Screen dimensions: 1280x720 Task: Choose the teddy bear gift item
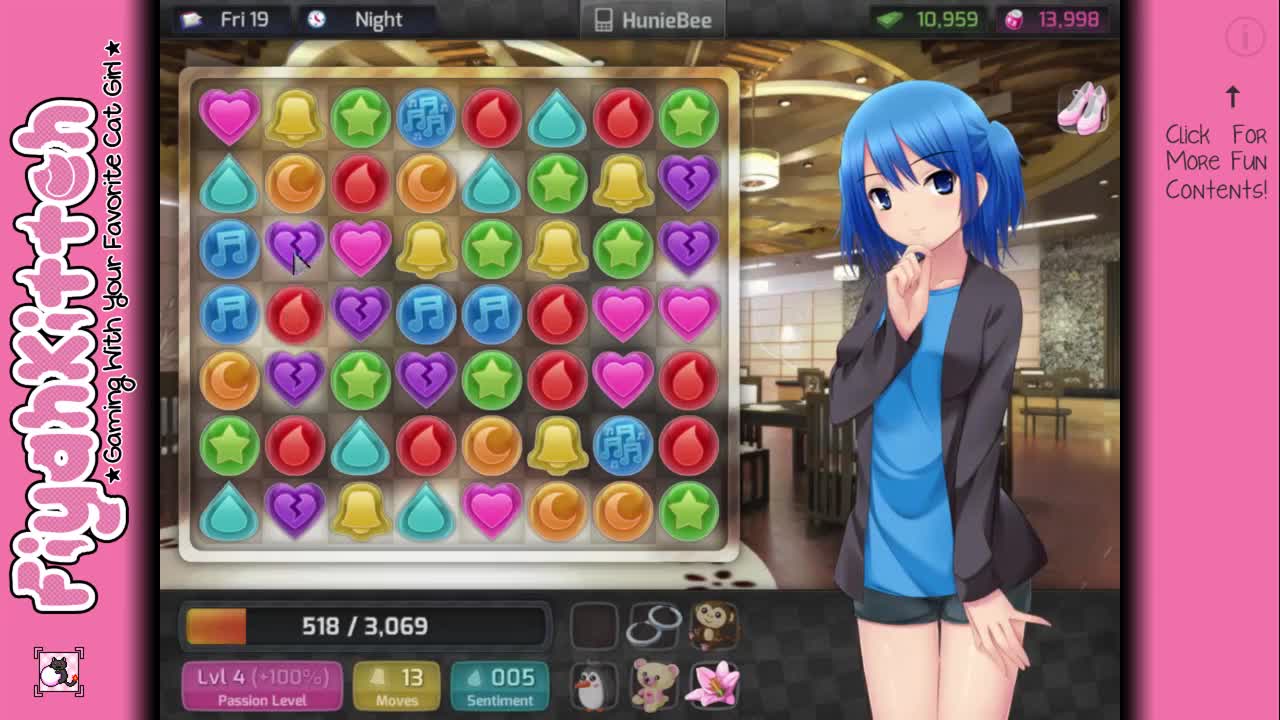(654, 686)
